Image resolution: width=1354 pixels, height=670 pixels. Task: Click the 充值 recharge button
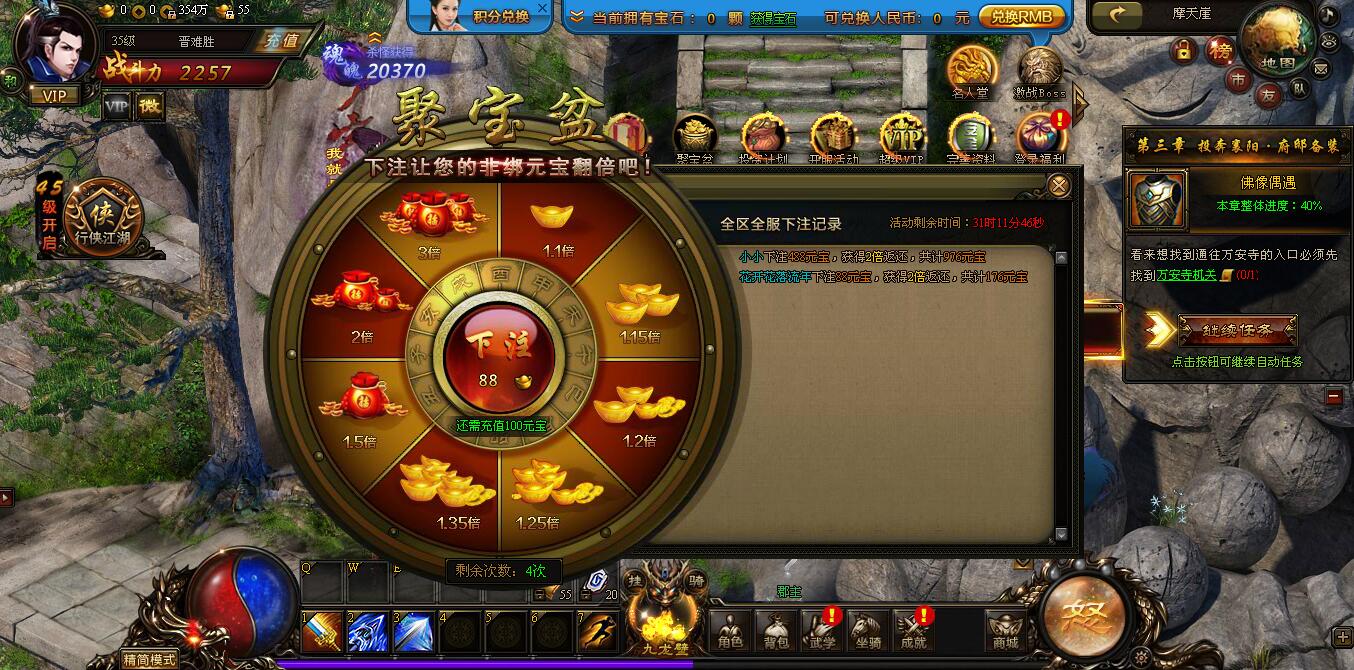[x=277, y=41]
